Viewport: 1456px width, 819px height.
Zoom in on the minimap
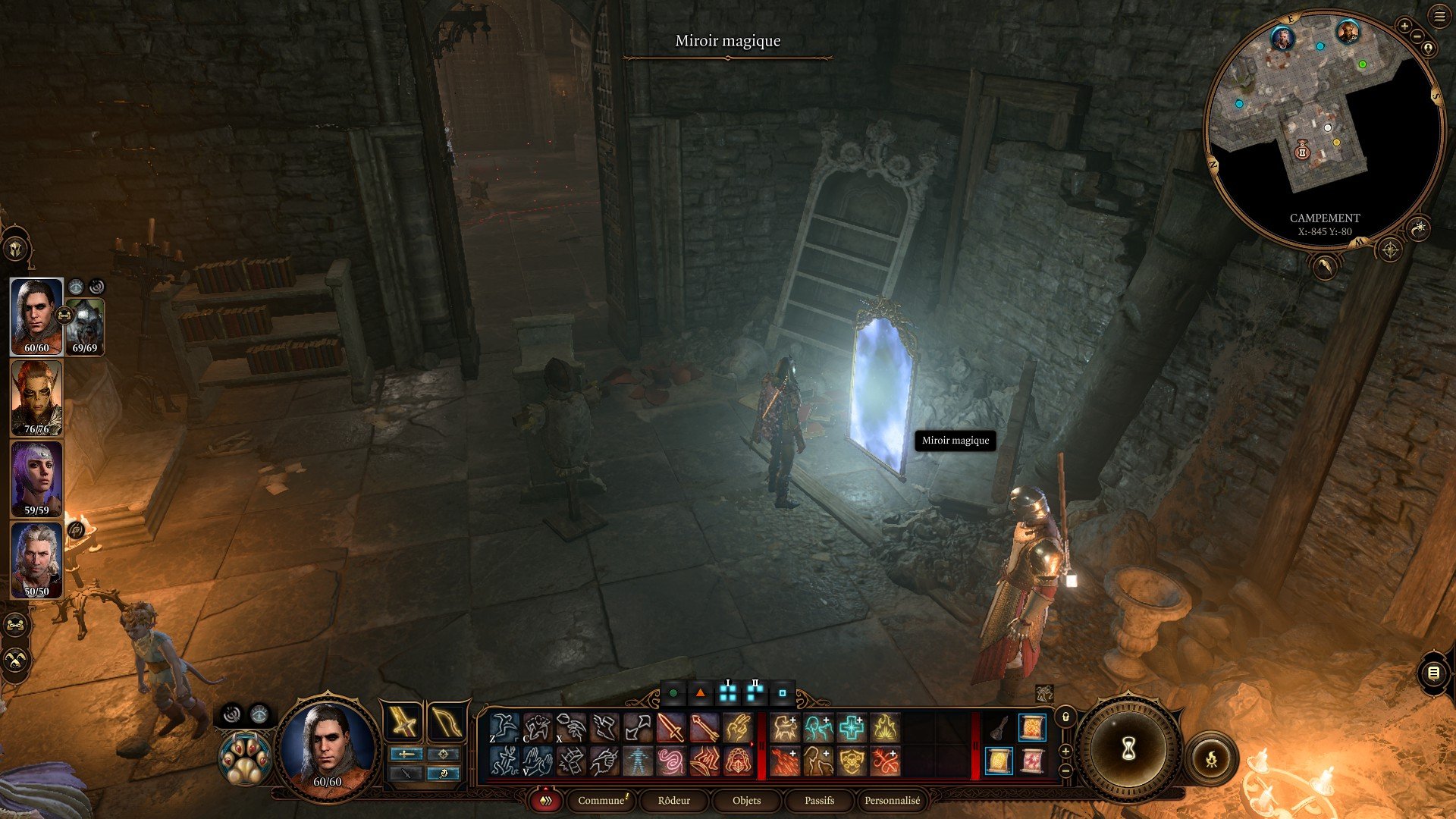pos(1404,27)
